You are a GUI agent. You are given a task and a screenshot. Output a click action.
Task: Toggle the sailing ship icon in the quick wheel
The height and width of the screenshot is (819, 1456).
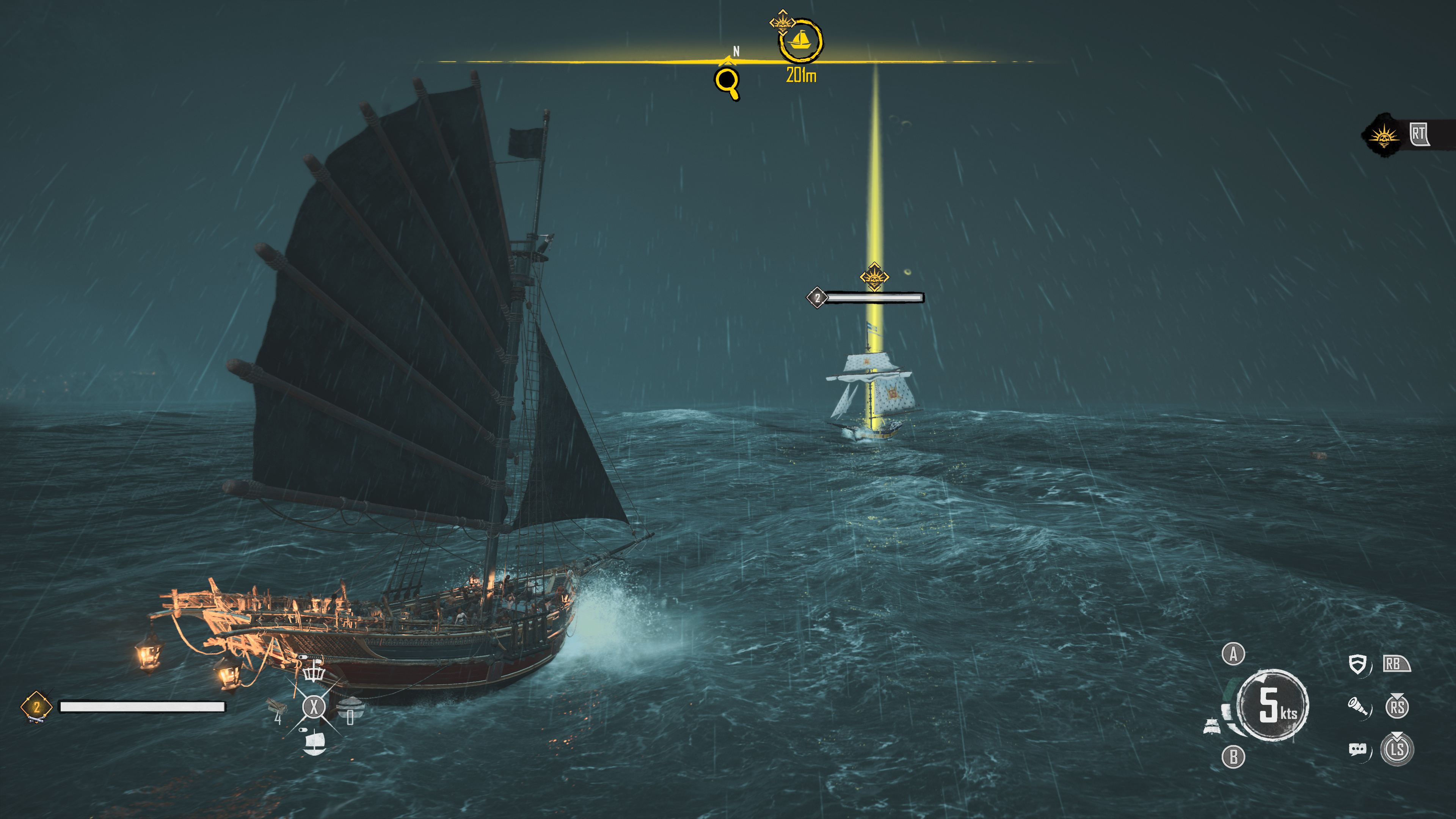point(314,742)
